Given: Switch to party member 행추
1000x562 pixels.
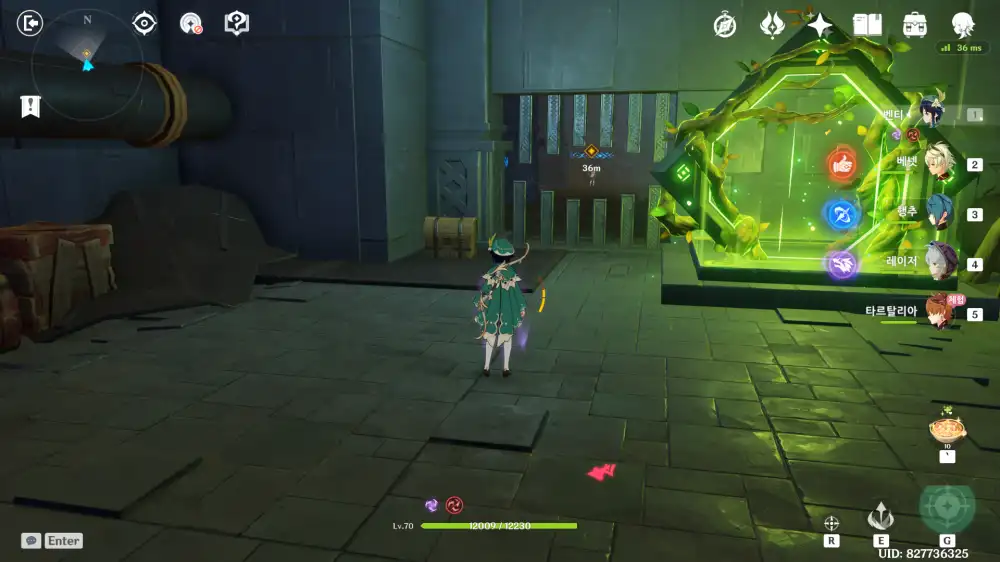Looking at the screenshot, I should point(941,213).
